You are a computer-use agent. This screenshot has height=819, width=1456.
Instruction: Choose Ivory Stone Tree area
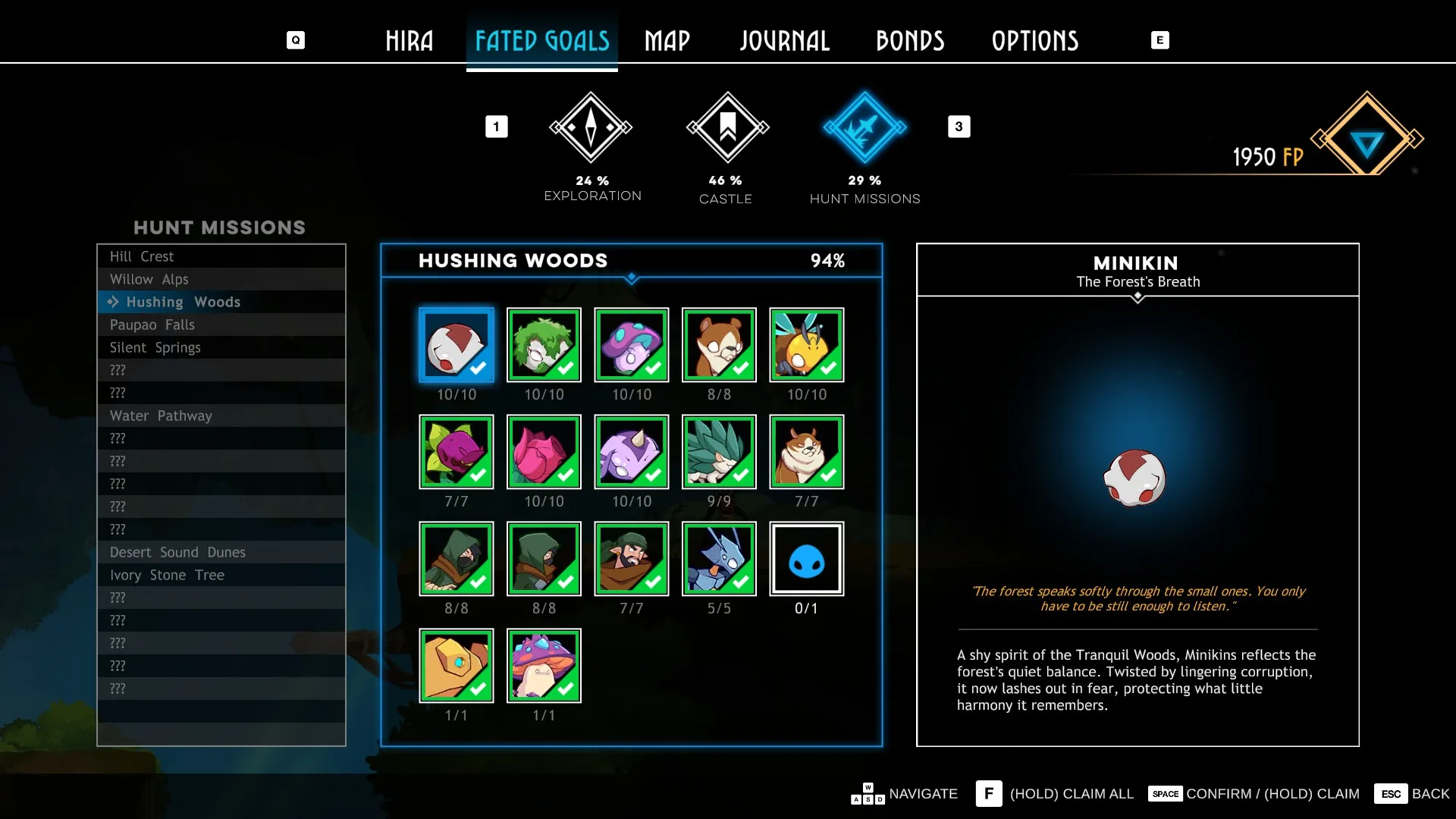tap(167, 575)
